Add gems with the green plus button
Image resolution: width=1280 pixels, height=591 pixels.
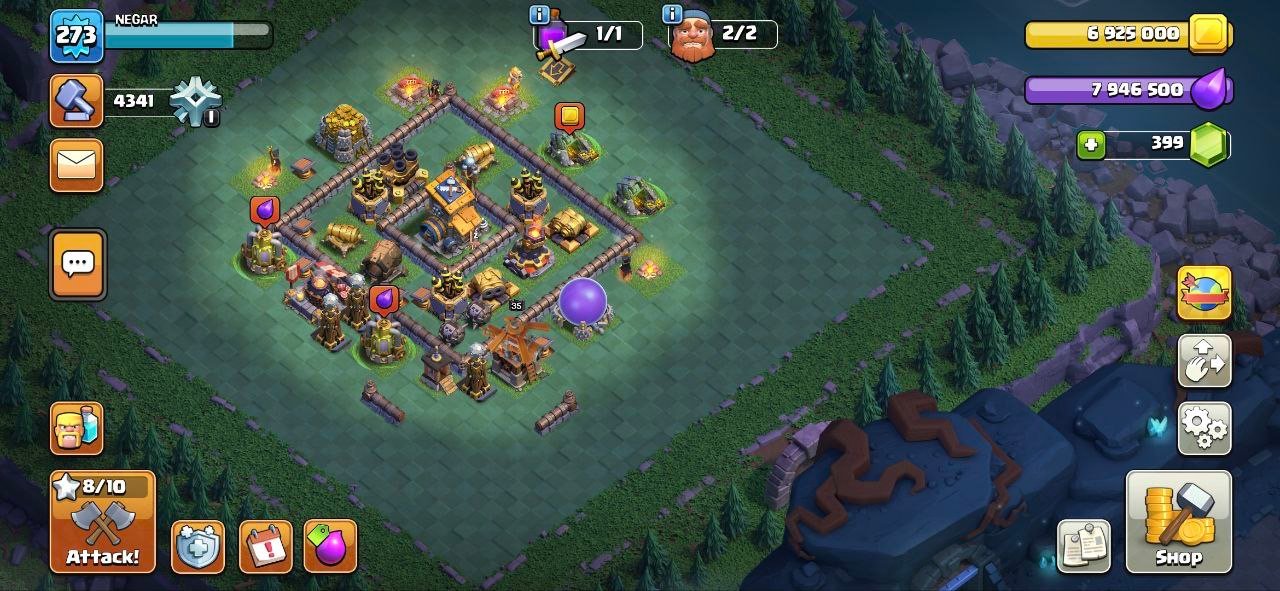point(1091,144)
